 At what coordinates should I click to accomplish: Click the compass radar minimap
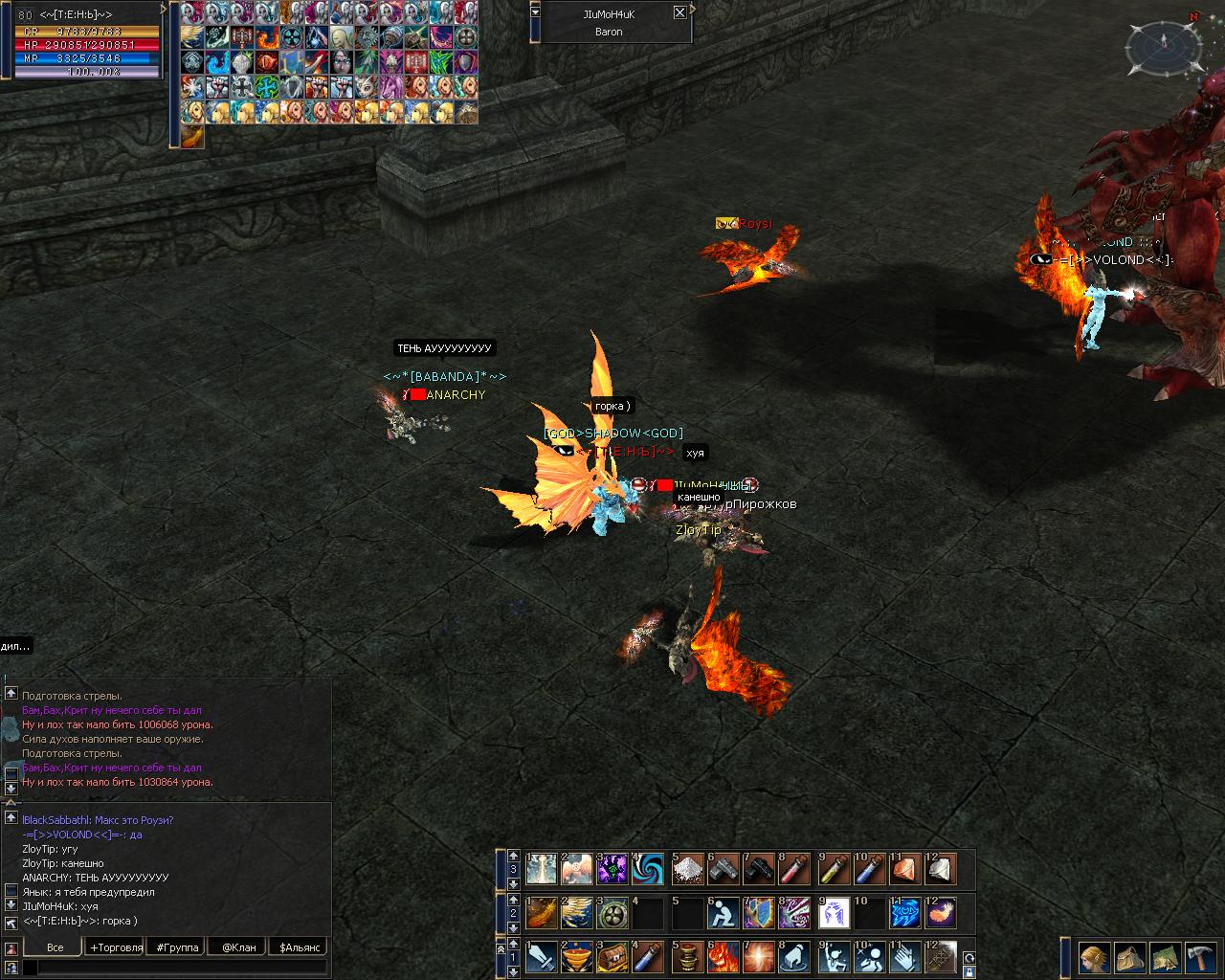point(1164,45)
